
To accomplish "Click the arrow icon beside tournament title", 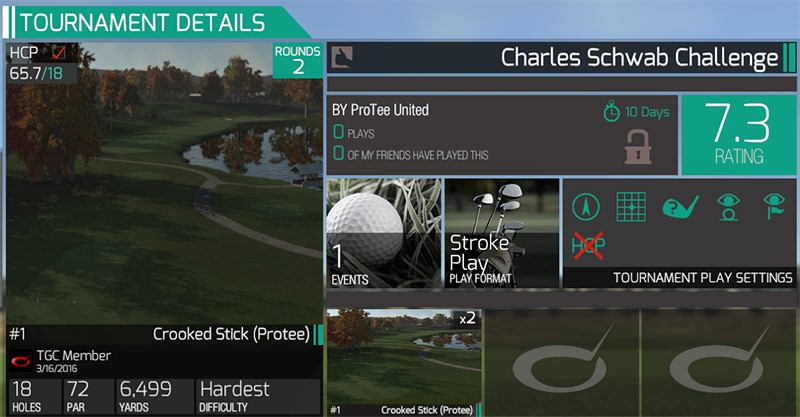I will coord(341,56).
